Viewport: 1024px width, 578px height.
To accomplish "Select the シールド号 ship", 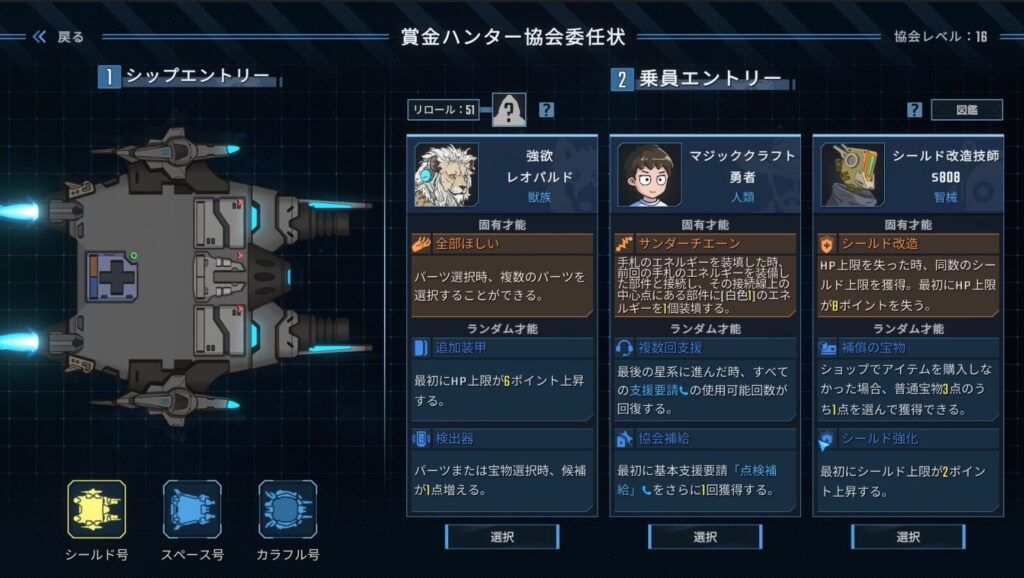I will pyautogui.click(x=97, y=510).
